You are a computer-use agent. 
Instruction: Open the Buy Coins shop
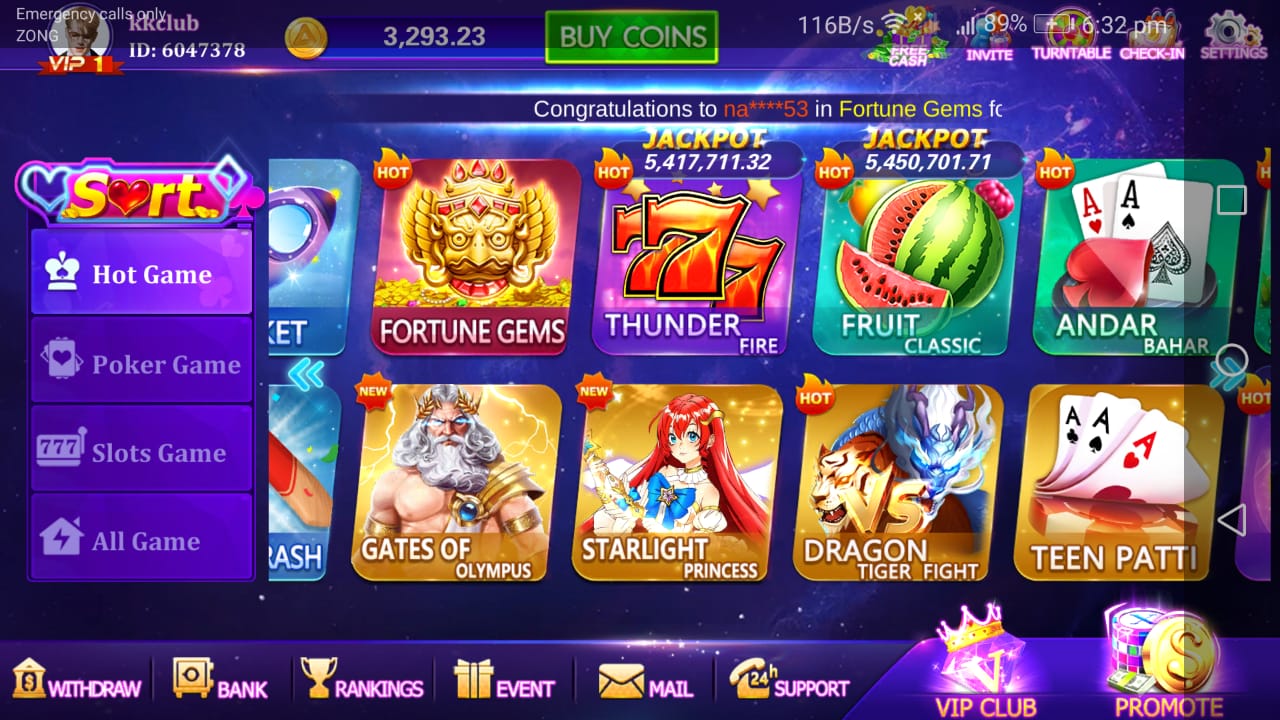[x=631, y=37]
